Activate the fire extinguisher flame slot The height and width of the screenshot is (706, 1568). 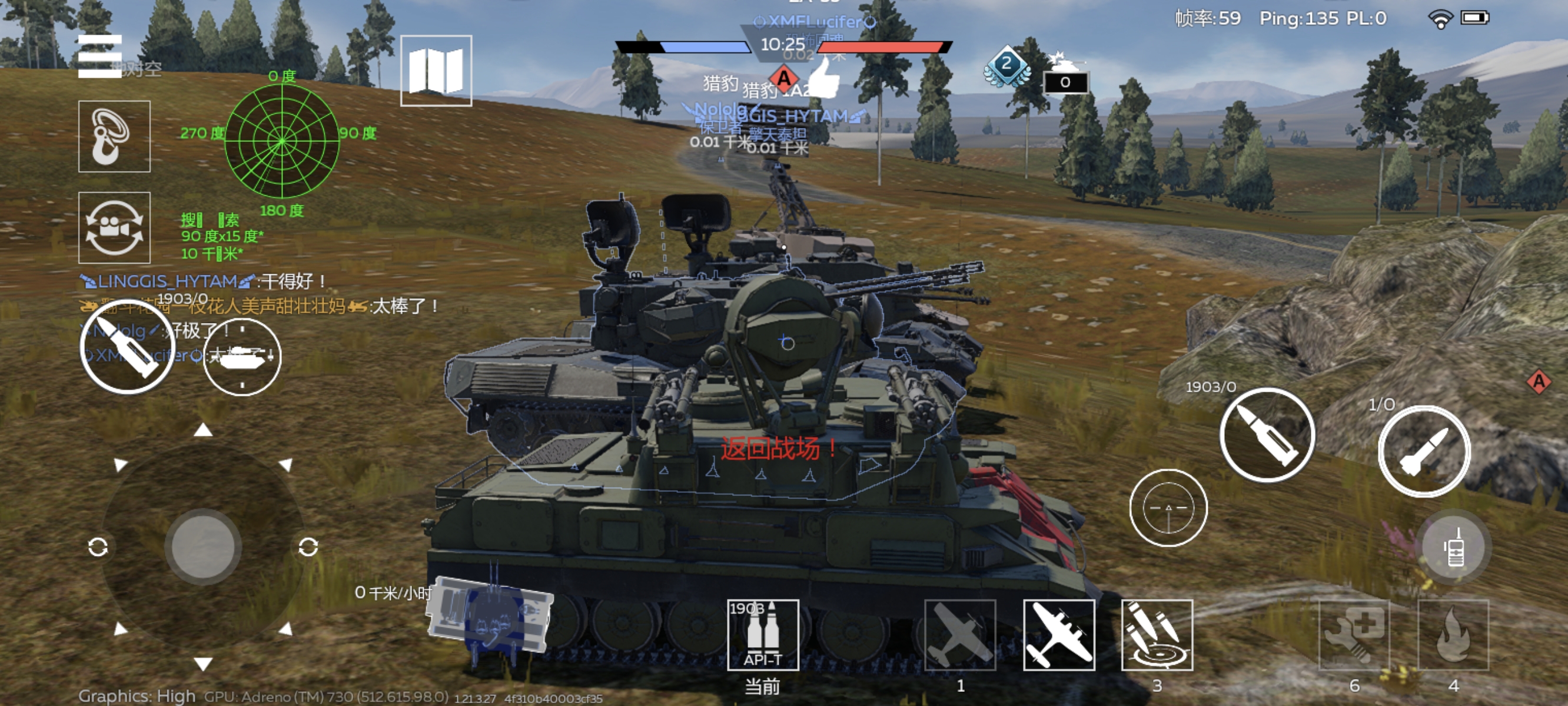[x=1454, y=635]
